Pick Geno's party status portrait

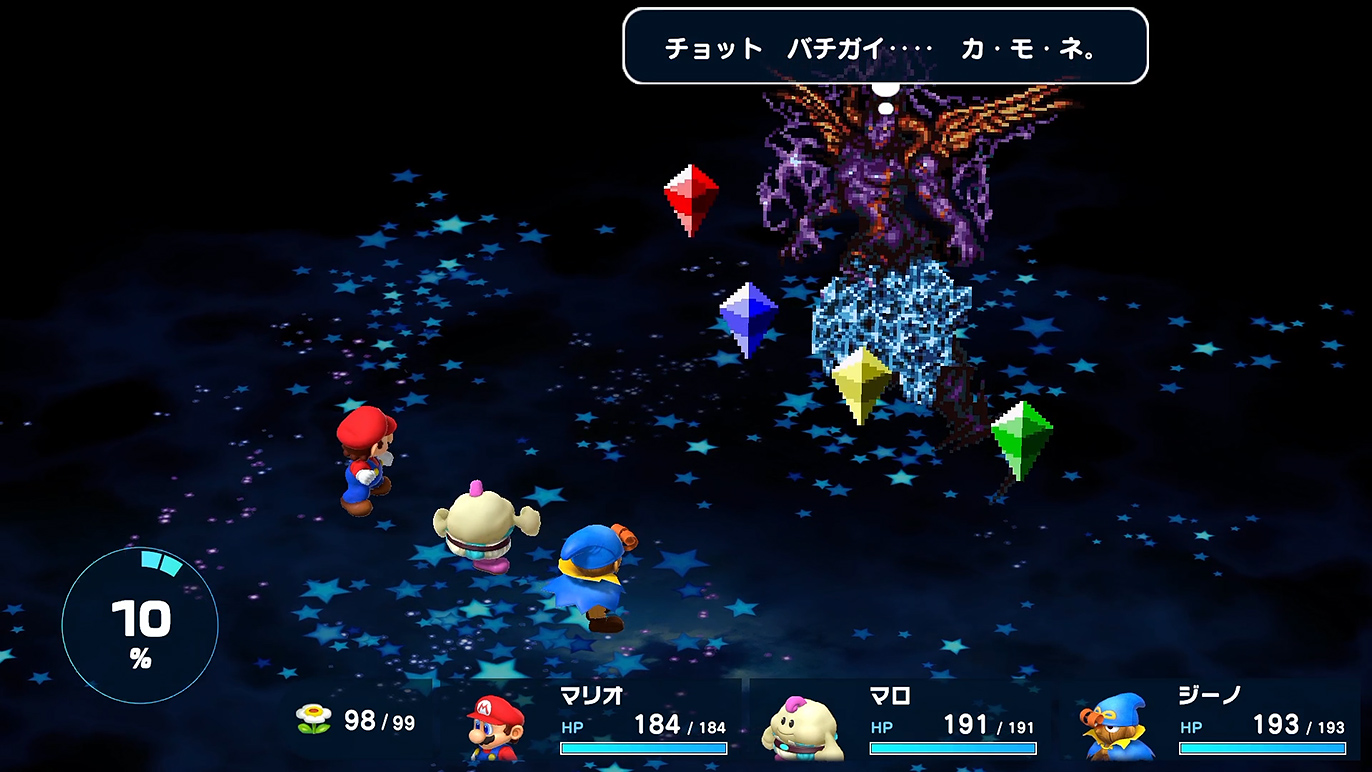pos(1118,727)
